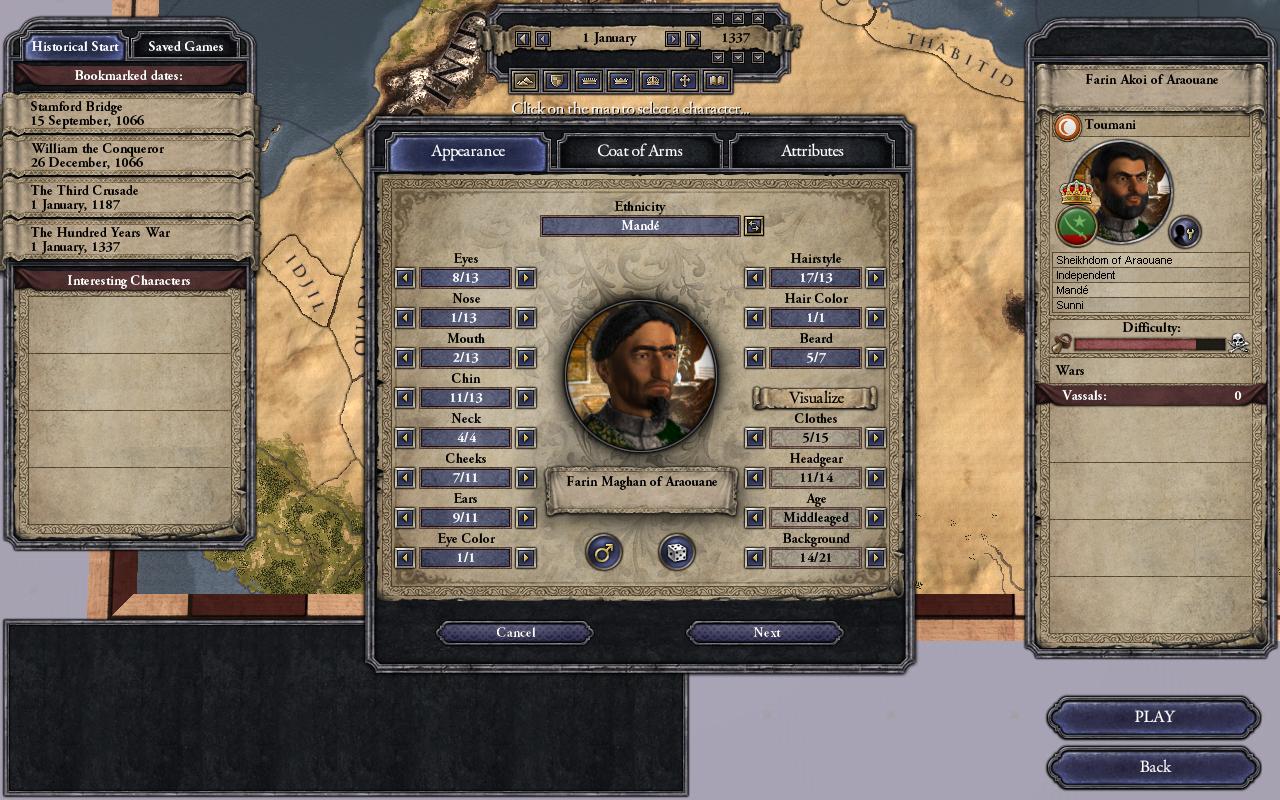
Task: Toggle the character's gender symbol button
Action: [x=603, y=552]
